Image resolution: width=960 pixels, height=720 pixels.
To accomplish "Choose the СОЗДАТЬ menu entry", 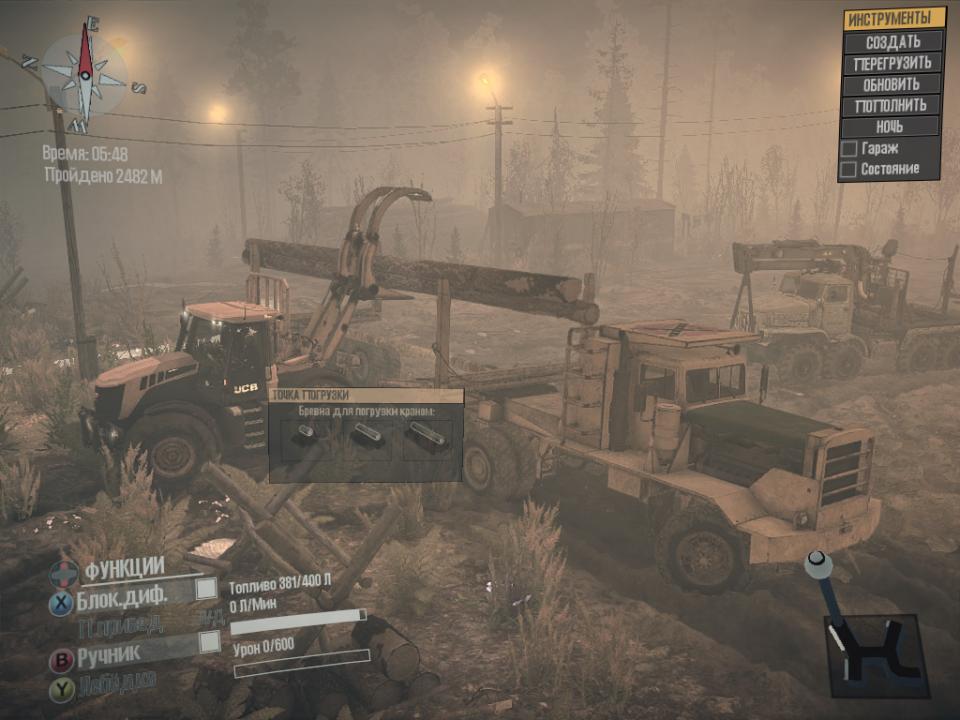I will coord(893,42).
